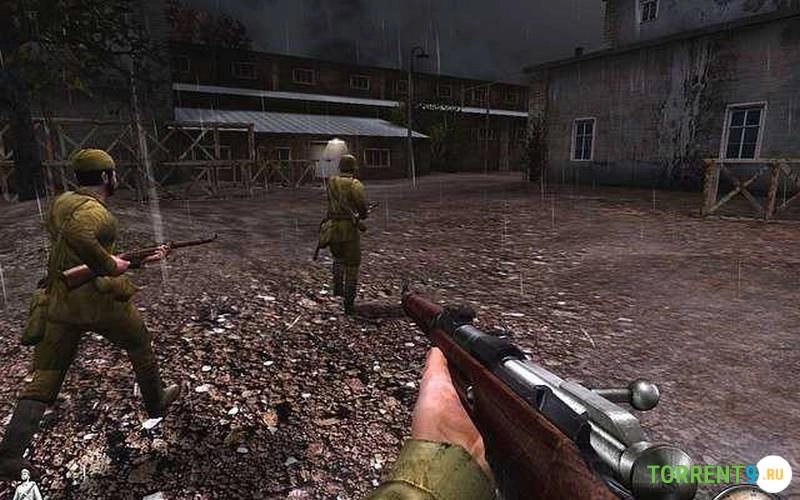Screen dimensions: 800x500
Task: Click the compass dial in the corner
Action: pyautogui.click(x=745, y=492)
